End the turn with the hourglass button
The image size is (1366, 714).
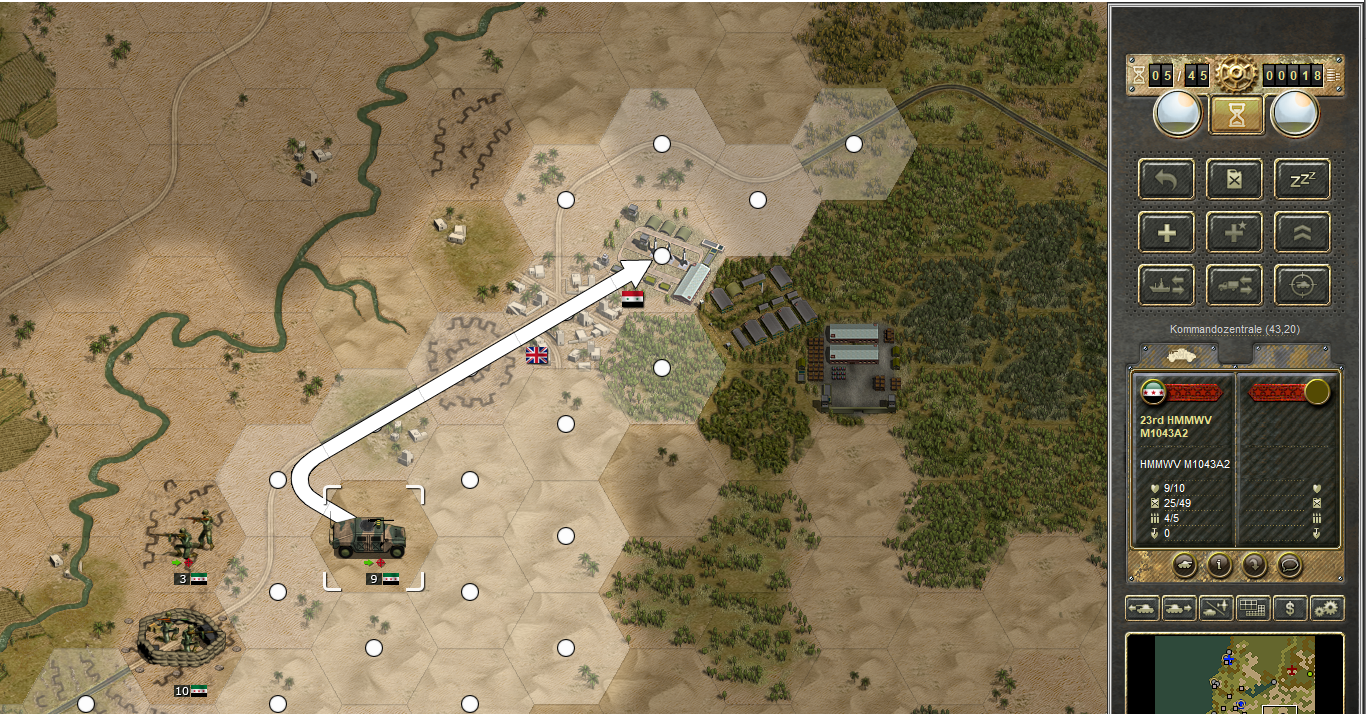click(1236, 115)
